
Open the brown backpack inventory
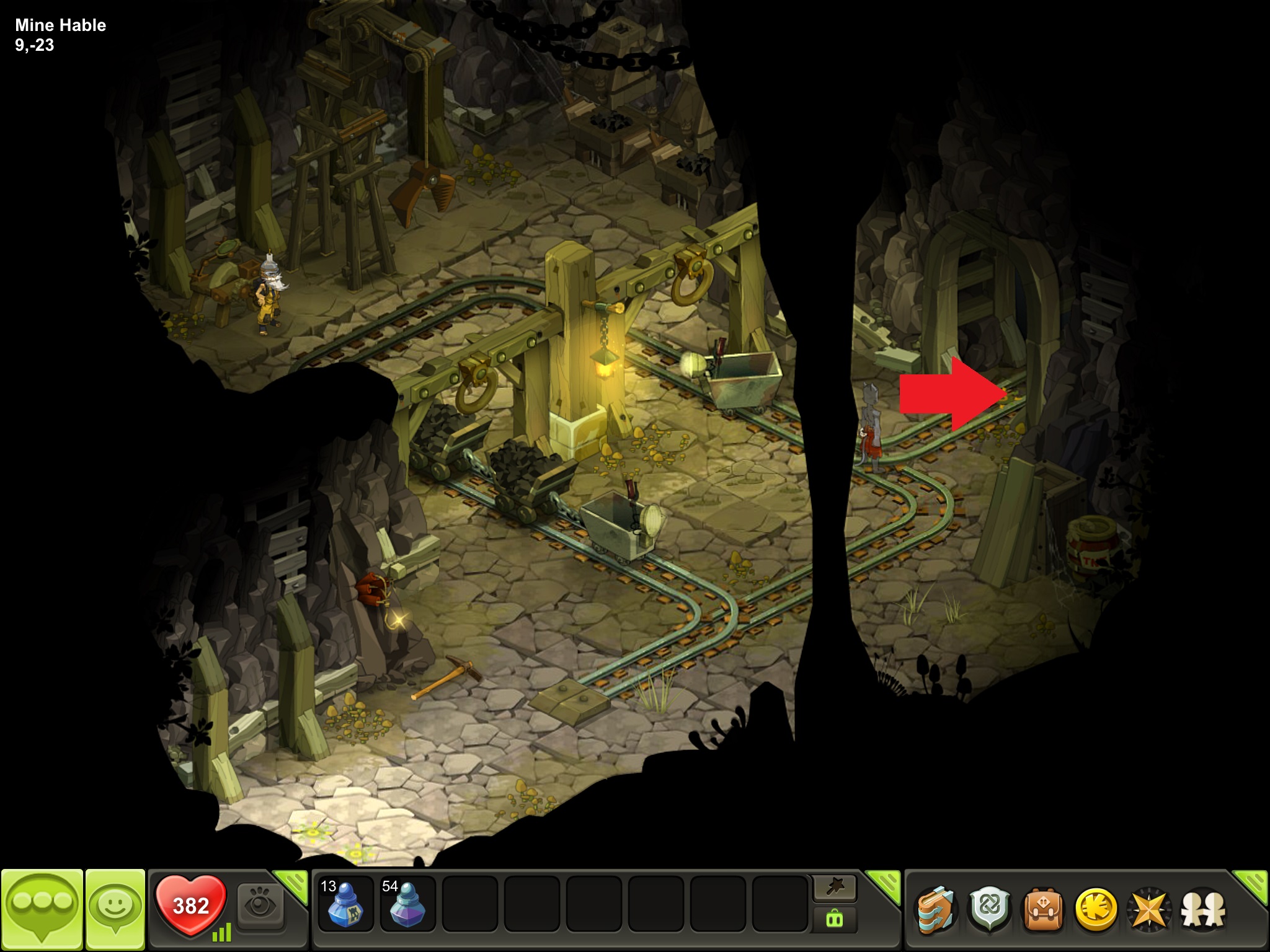[1043, 910]
